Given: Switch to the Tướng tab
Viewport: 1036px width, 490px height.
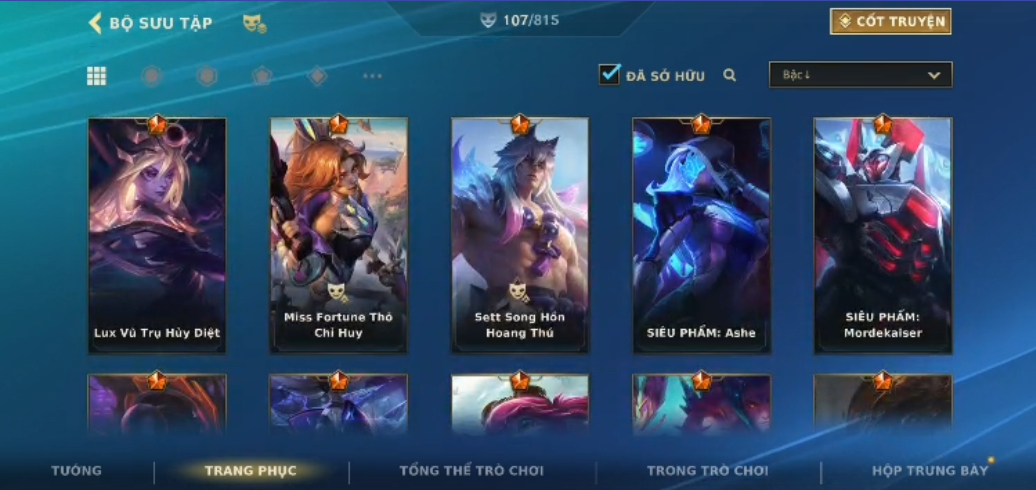Looking at the screenshot, I should pos(77,470).
